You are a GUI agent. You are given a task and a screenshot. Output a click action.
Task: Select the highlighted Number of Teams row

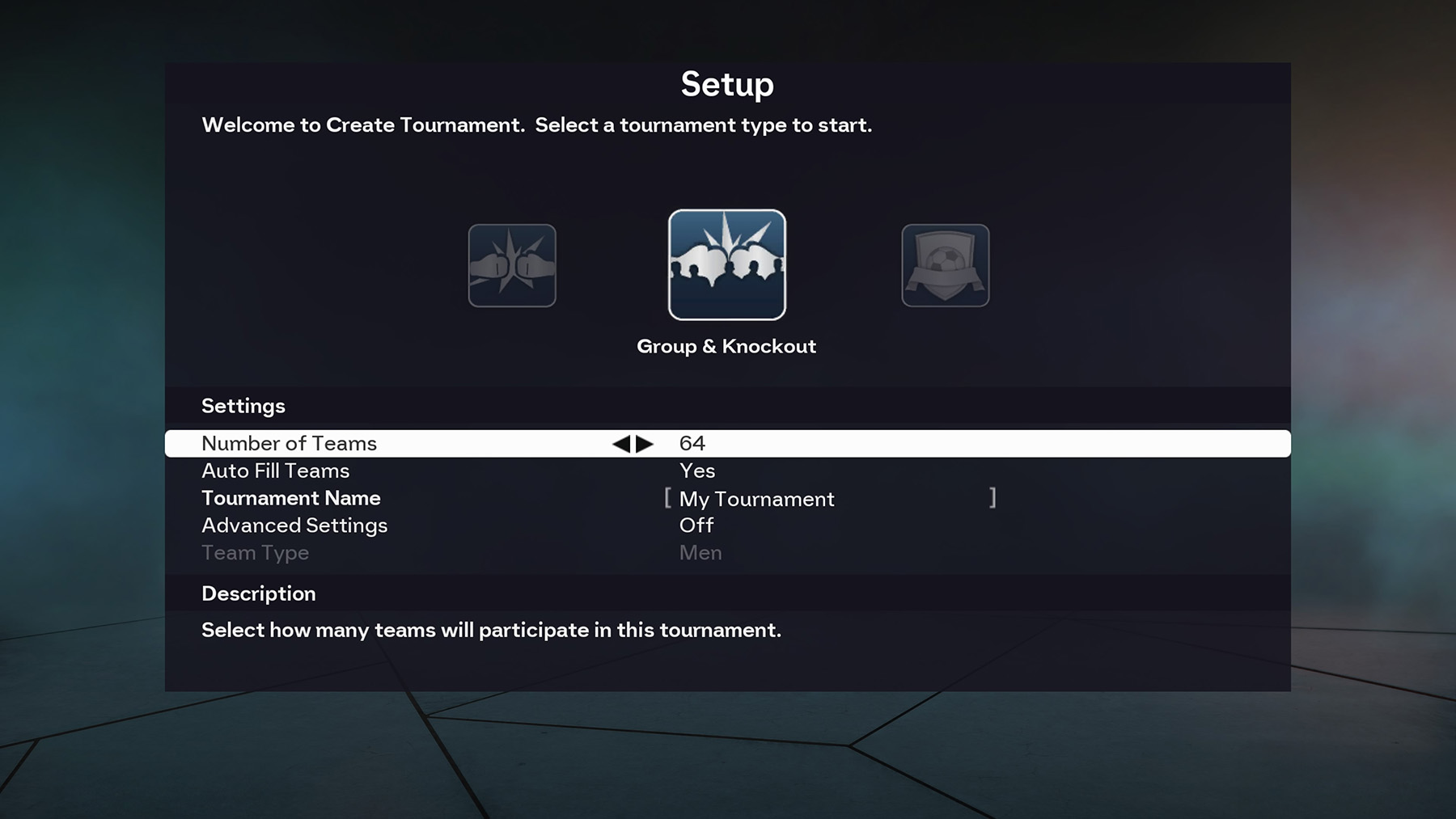290,443
